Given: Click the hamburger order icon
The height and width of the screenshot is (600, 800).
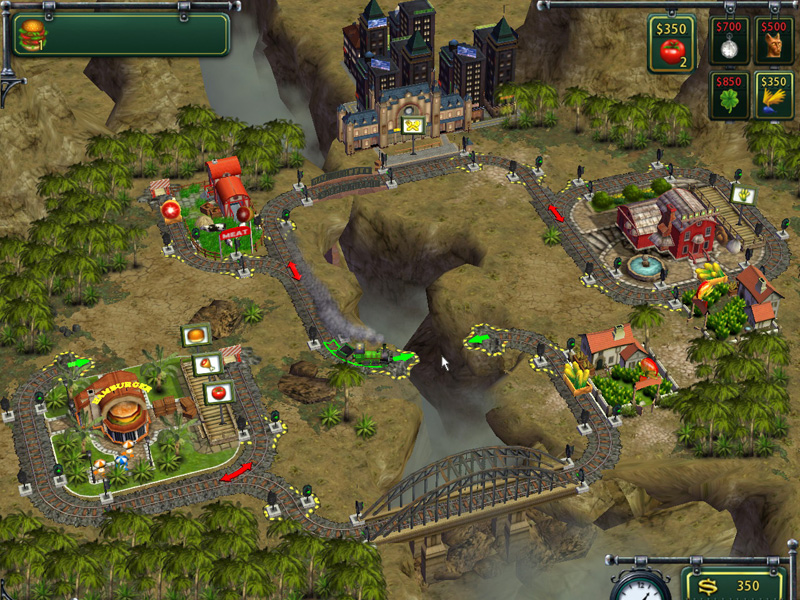Looking at the screenshot, I should pyautogui.click(x=33, y=34).
